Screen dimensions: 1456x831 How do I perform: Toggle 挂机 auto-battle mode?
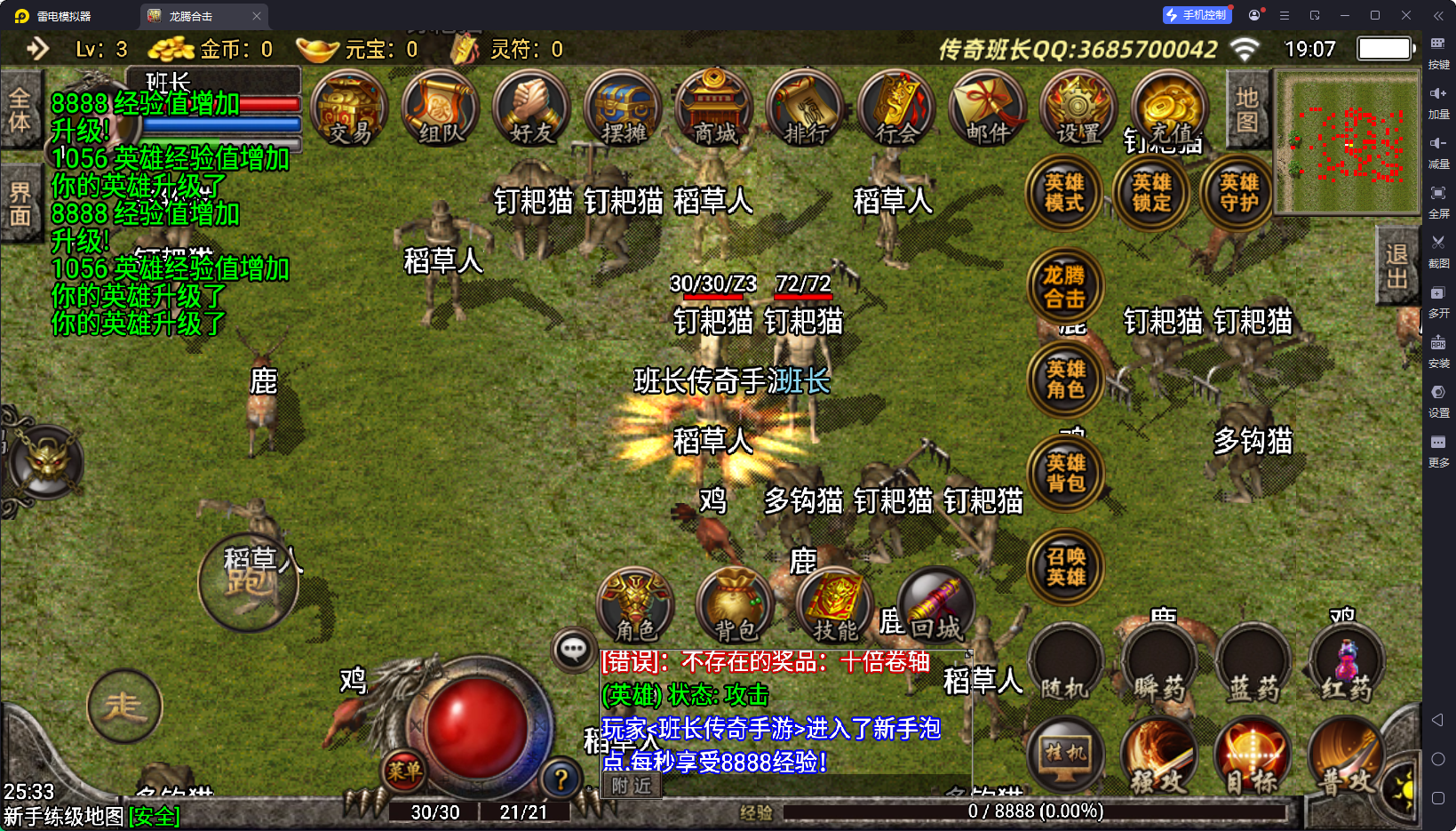1065,755
